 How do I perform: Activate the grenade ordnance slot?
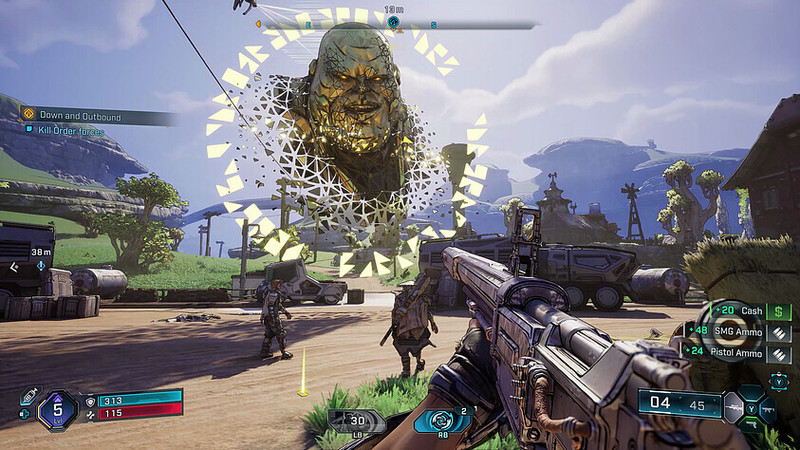coord(355,420)
